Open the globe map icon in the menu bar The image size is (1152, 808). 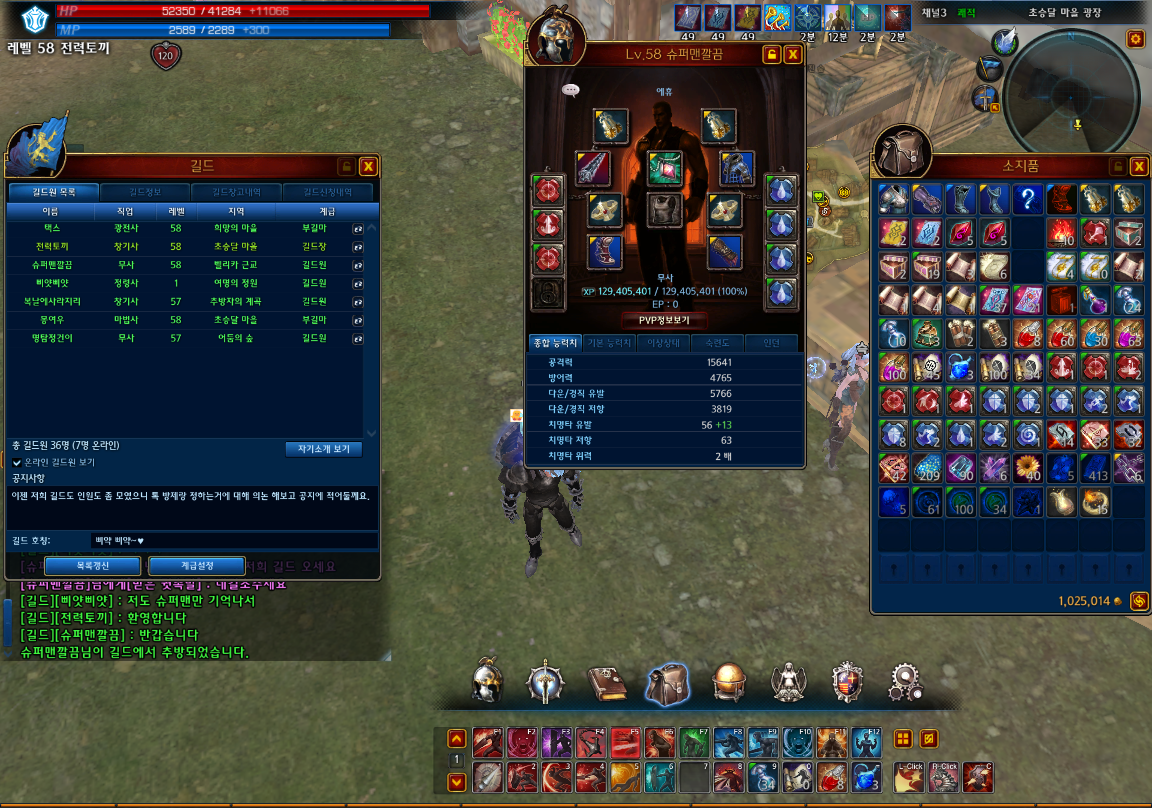tap(729, 682)
